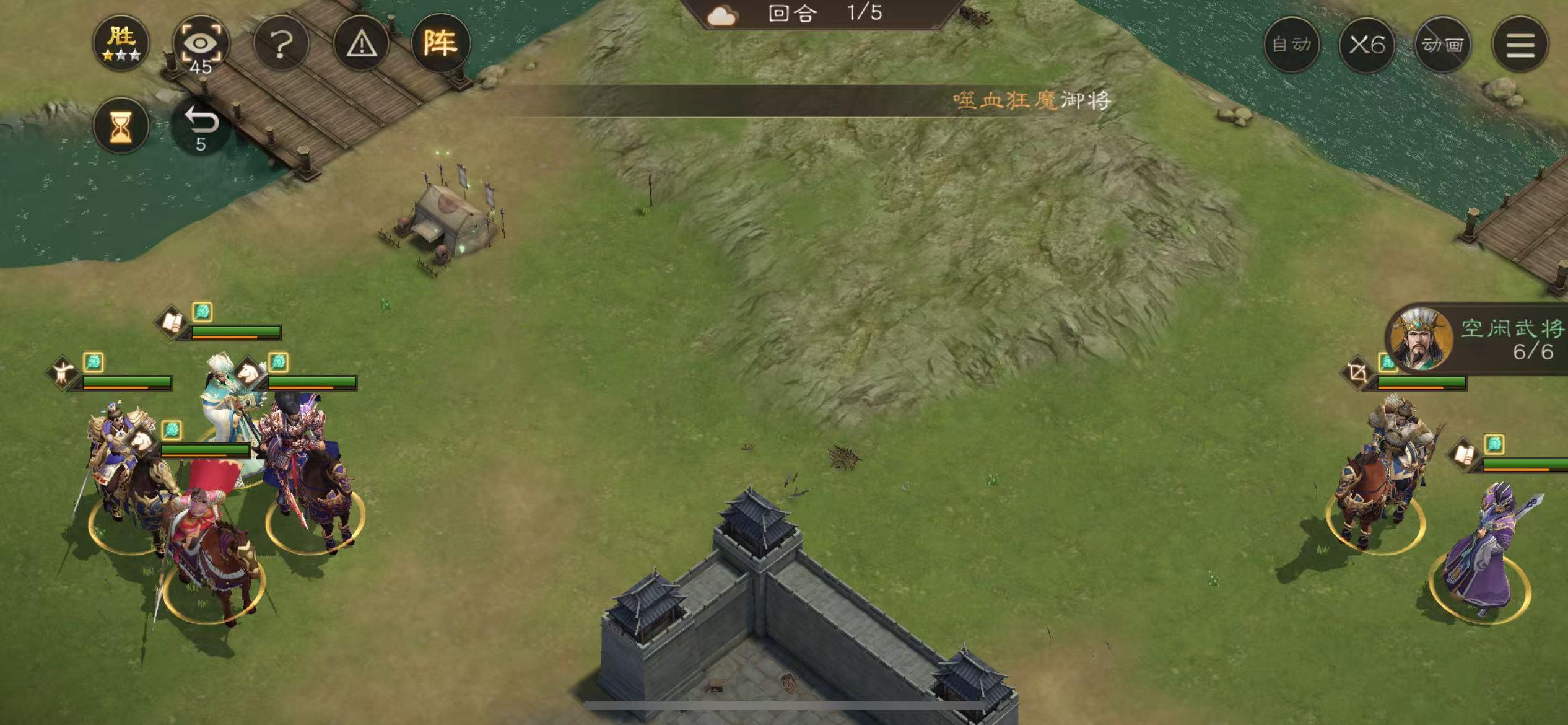Image resolution: width=1568 pixels, height=725 pixels.
Task: Click the hourglass wait icon
Action: click(x=121, y=126)
